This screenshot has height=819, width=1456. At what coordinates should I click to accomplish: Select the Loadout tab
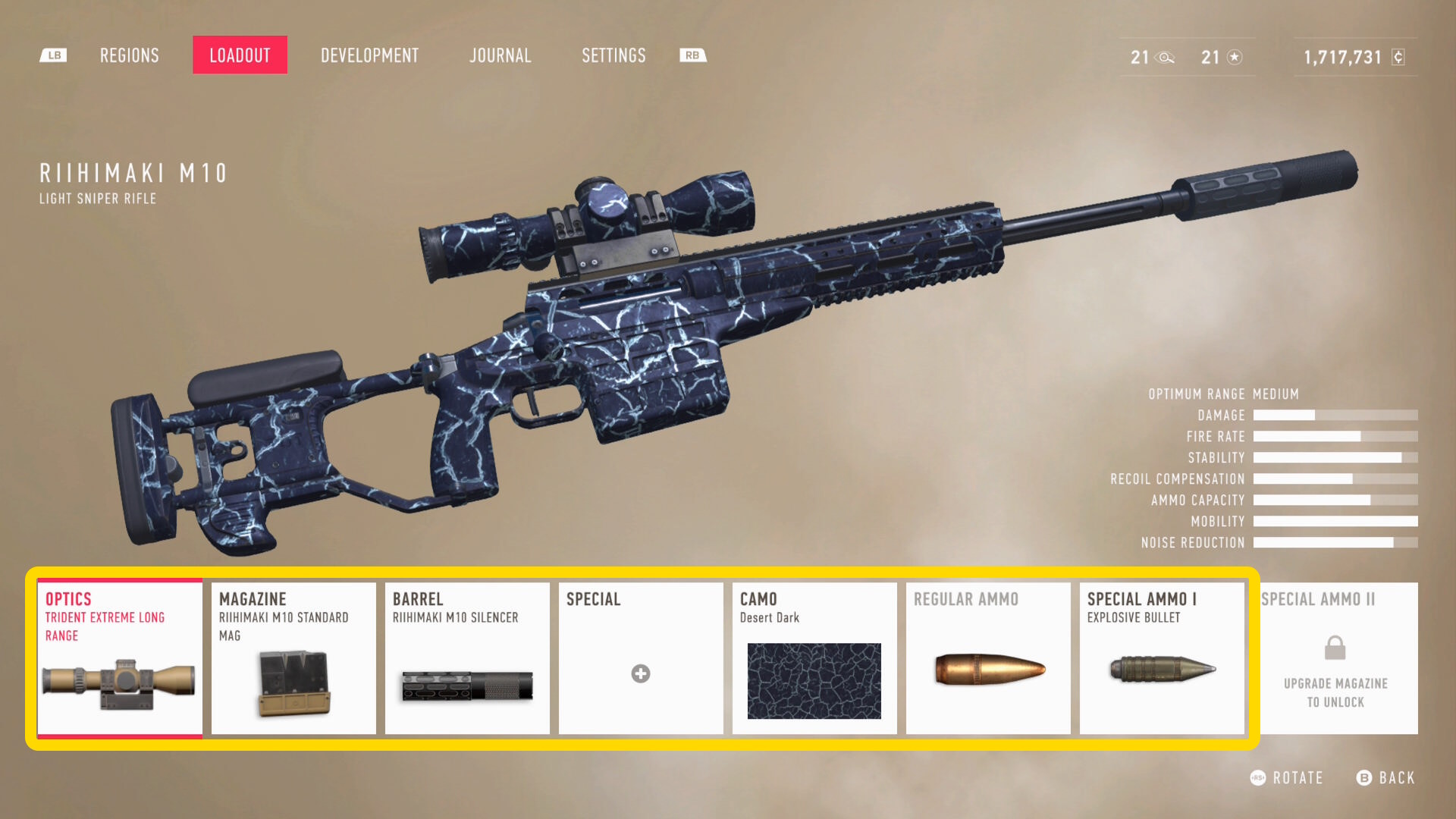pos(240,55)
